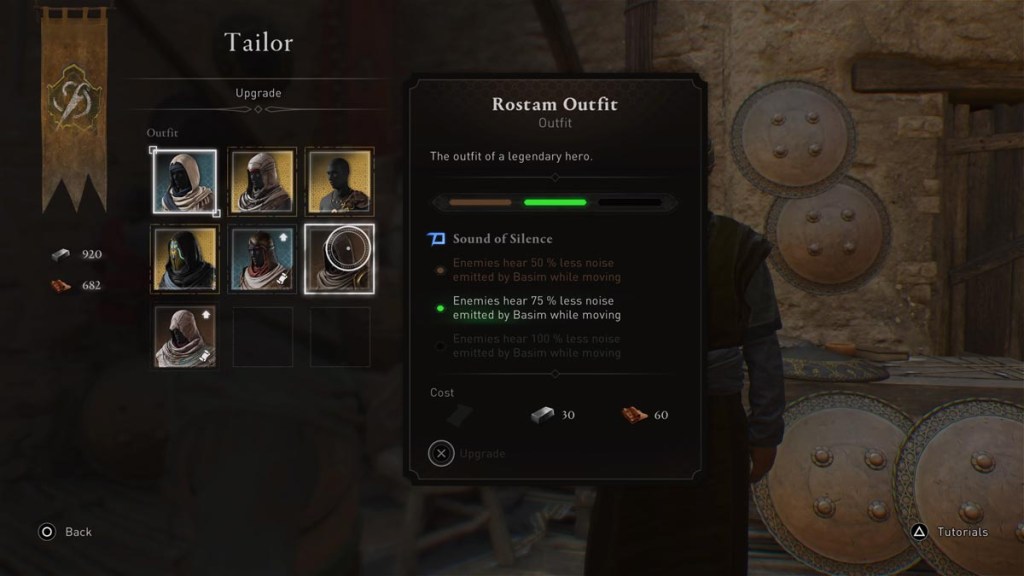
Task: Pick the black hood outfit with green-gold mask
Action: [184, 258]
